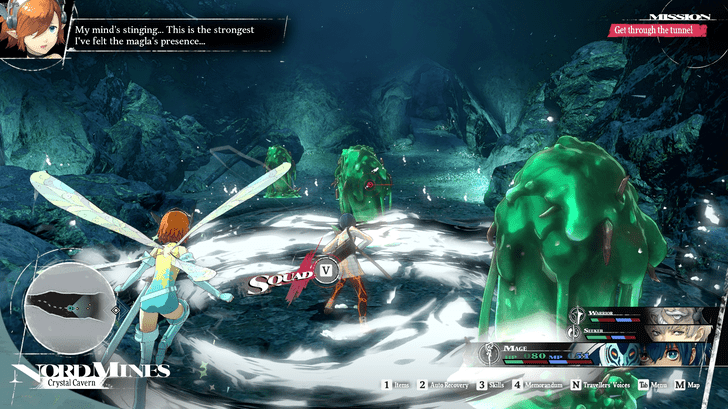Image resolution: width=728 pixels, height=409 pixels.
Task: Select the Warrior party member portrait
Action: pyautogui.click(x=681, y=316)
